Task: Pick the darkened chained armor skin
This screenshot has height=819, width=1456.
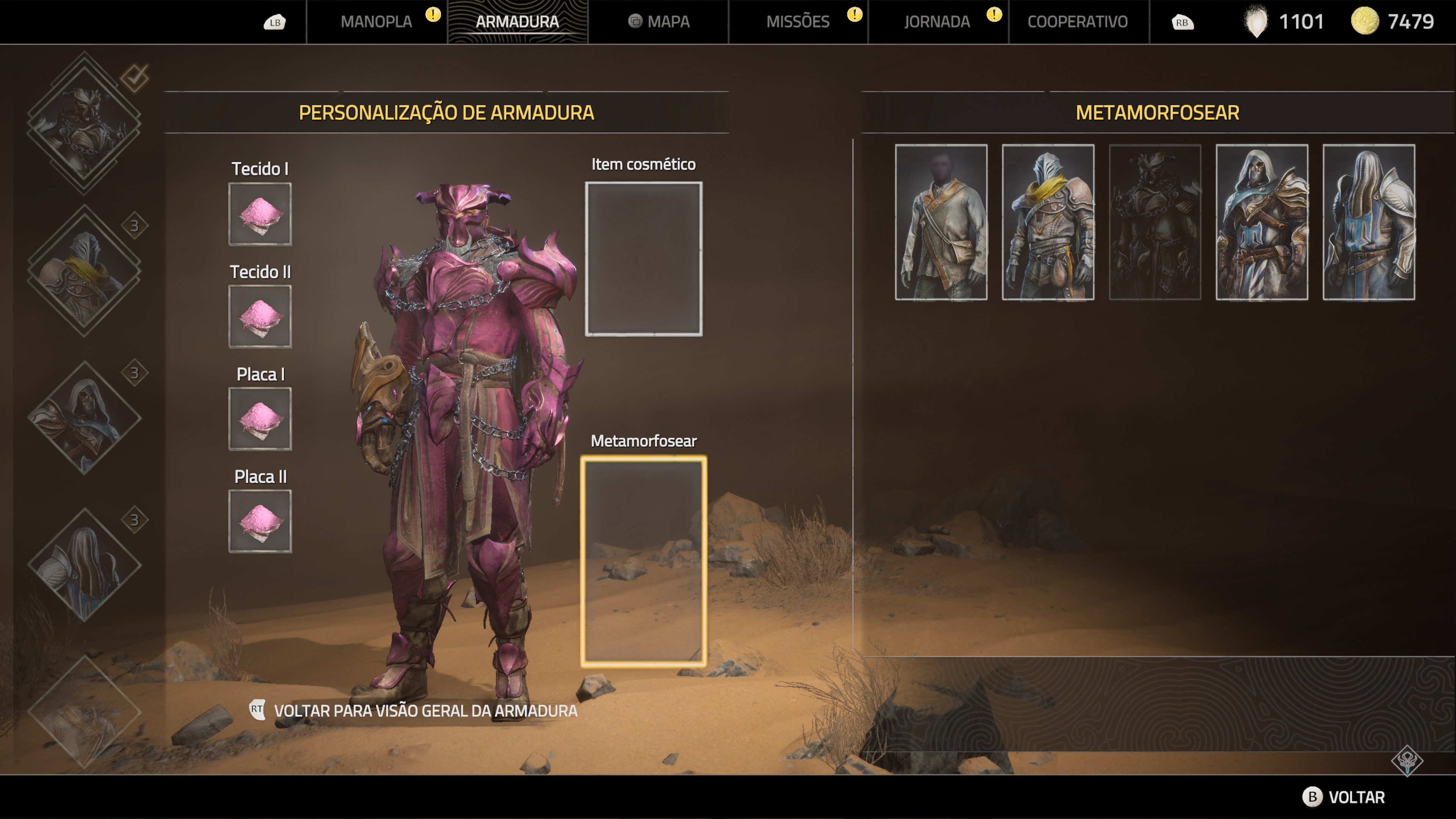Action: tap(1155, 222)
